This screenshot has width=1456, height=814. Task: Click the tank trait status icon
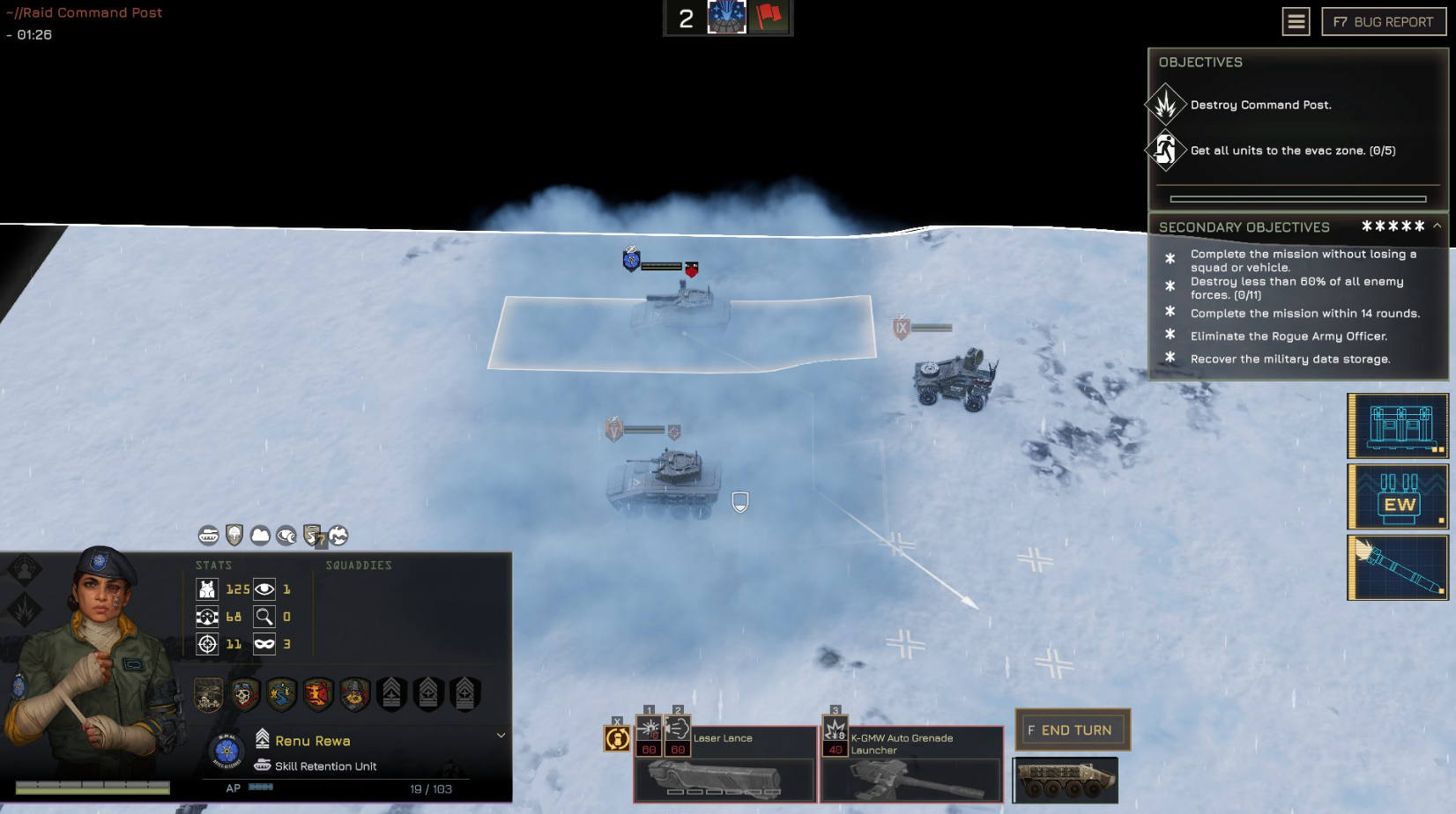(x=208, y=536)
